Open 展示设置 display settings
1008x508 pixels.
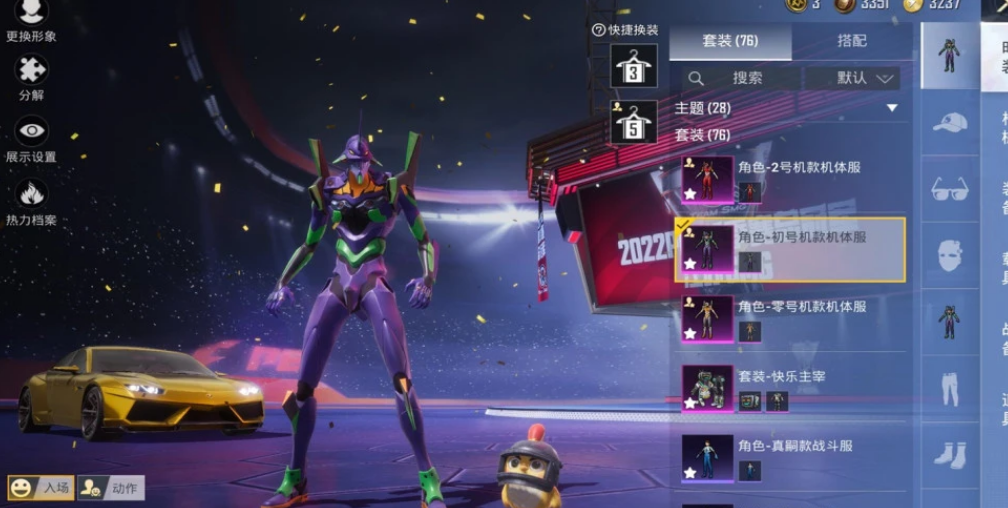(31, 138)
